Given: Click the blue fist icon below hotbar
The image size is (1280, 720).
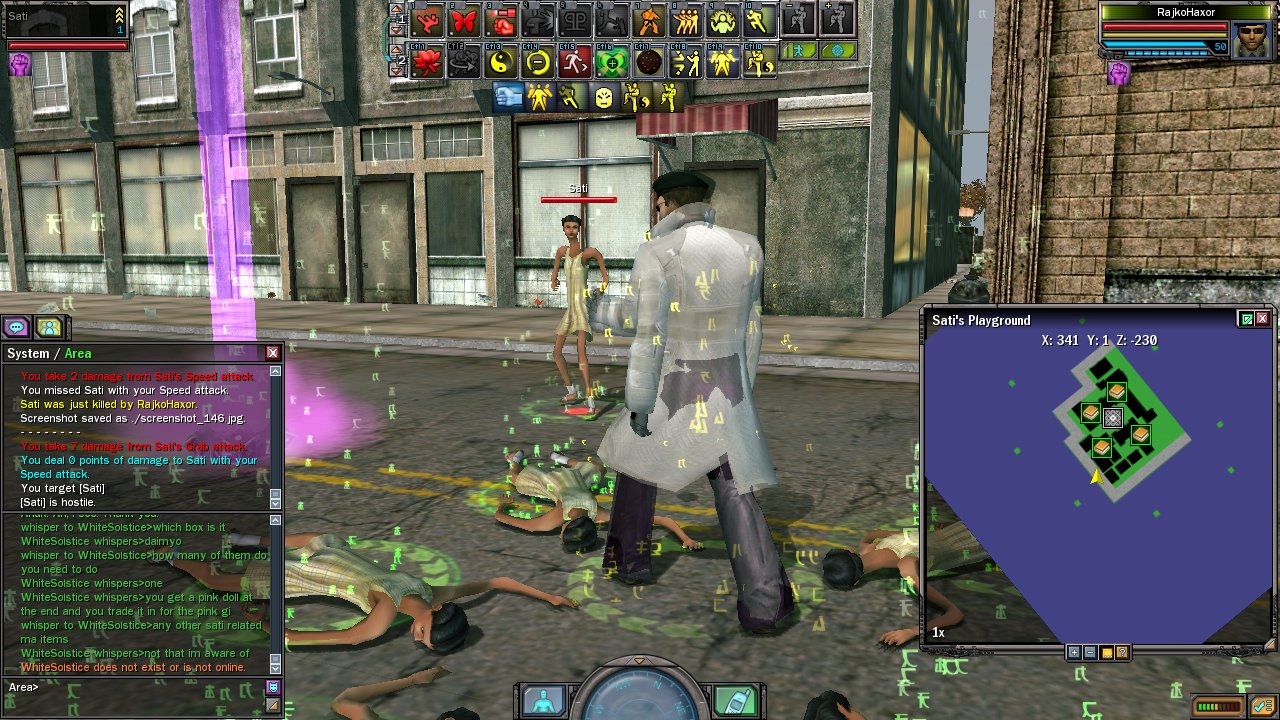Looking at the screenshot, I should 508,97.
